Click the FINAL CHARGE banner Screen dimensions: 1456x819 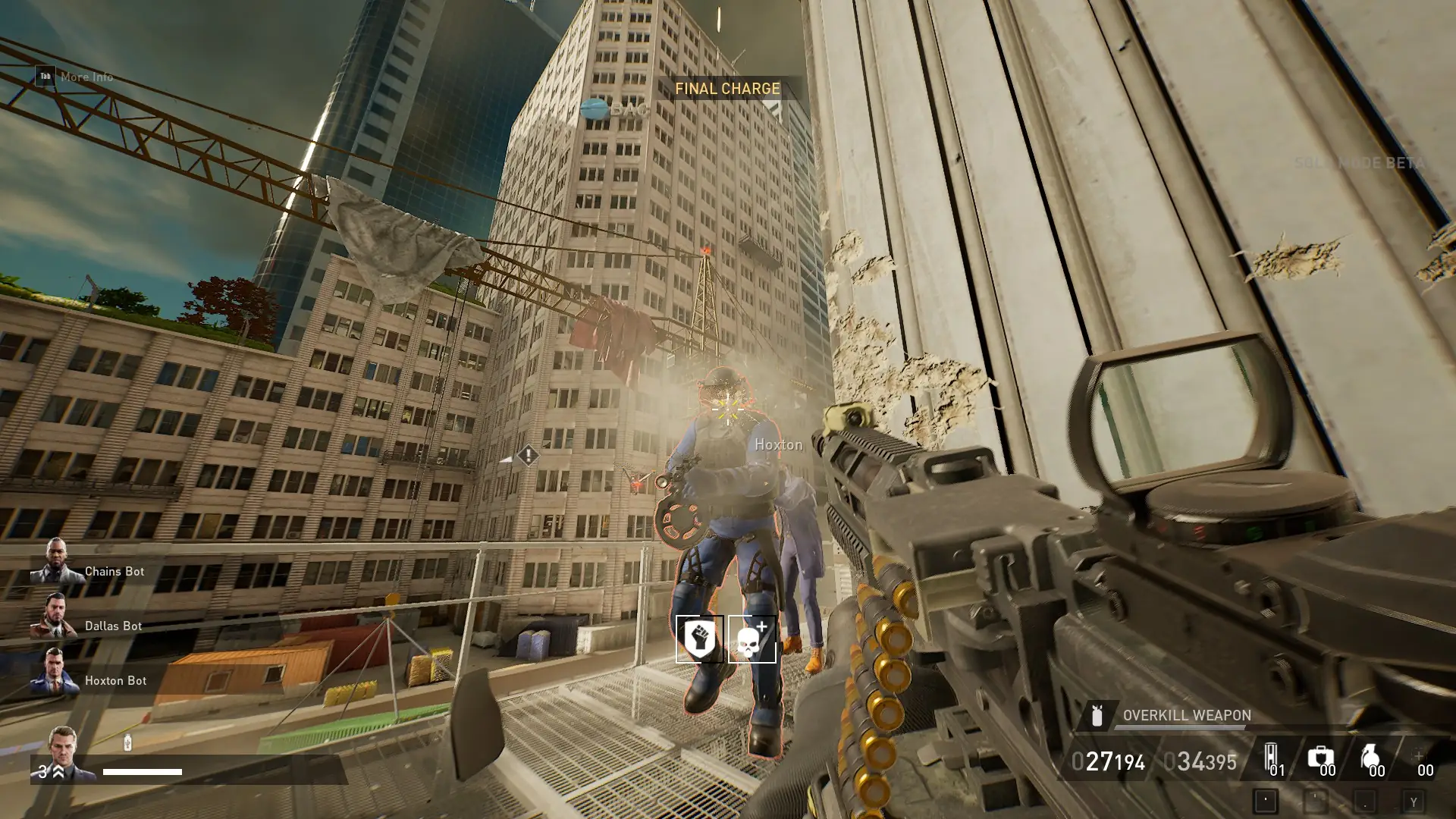point(726,88)
